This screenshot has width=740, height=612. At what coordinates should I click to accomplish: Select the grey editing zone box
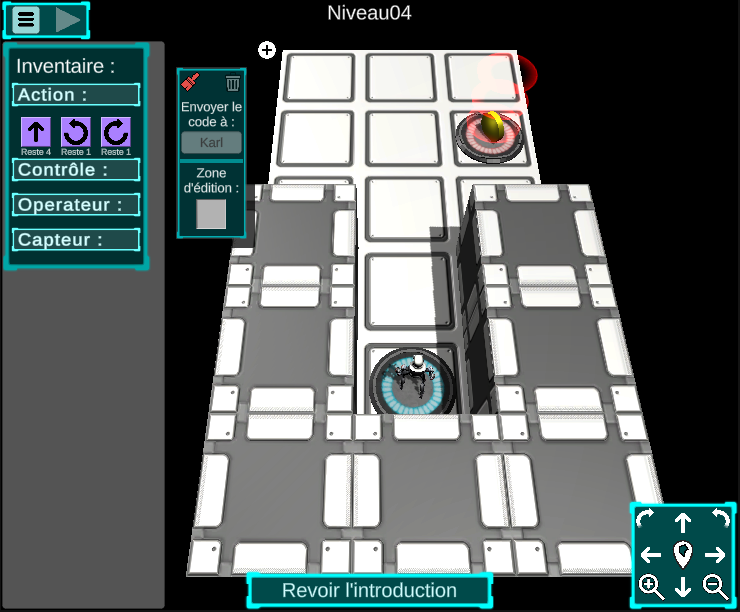click(211, 214)
